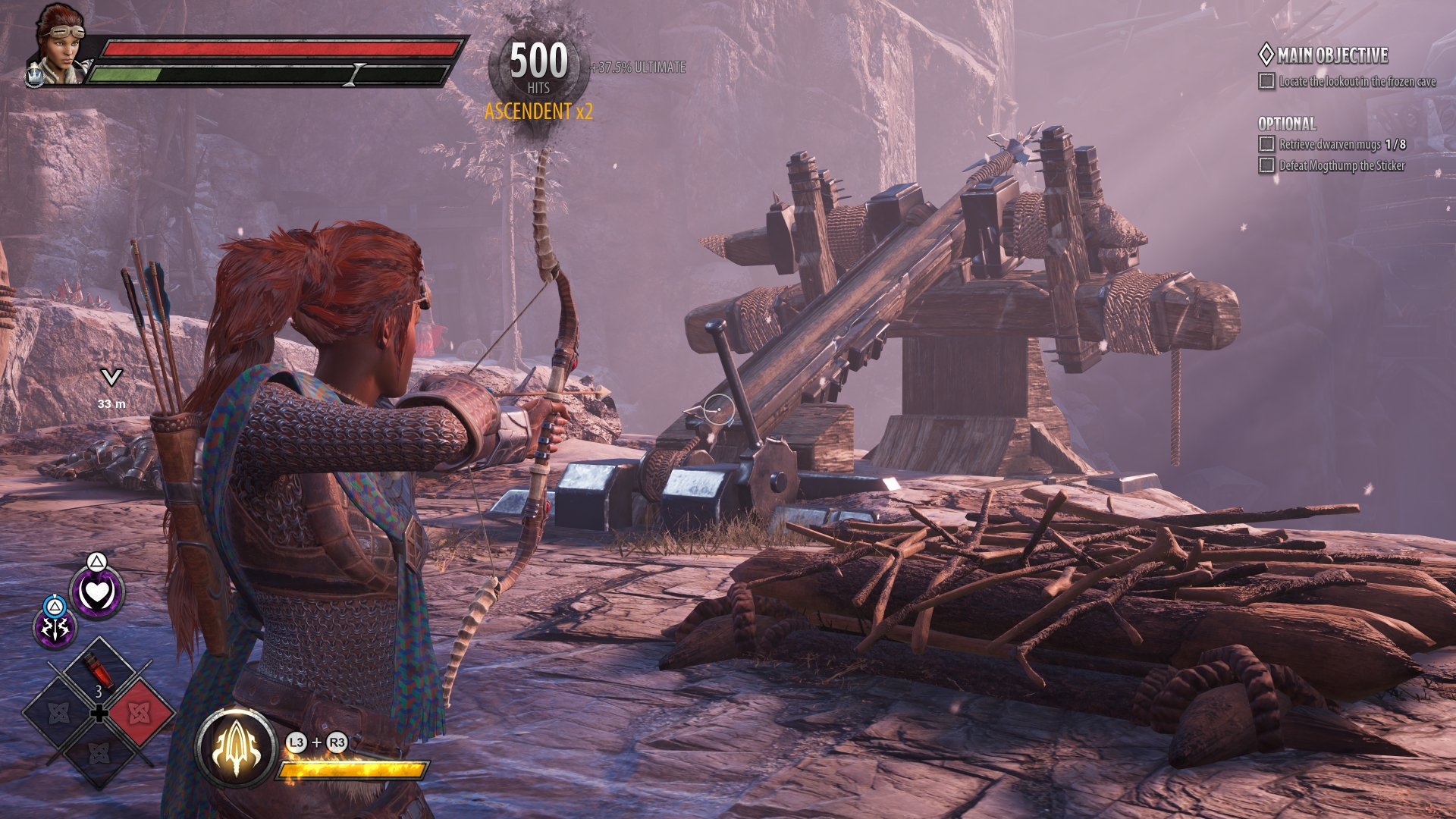The image size is (1456, 819).
Task: Click the dwarven mugs objective checkbox
Action: [x=1266, y=144]
